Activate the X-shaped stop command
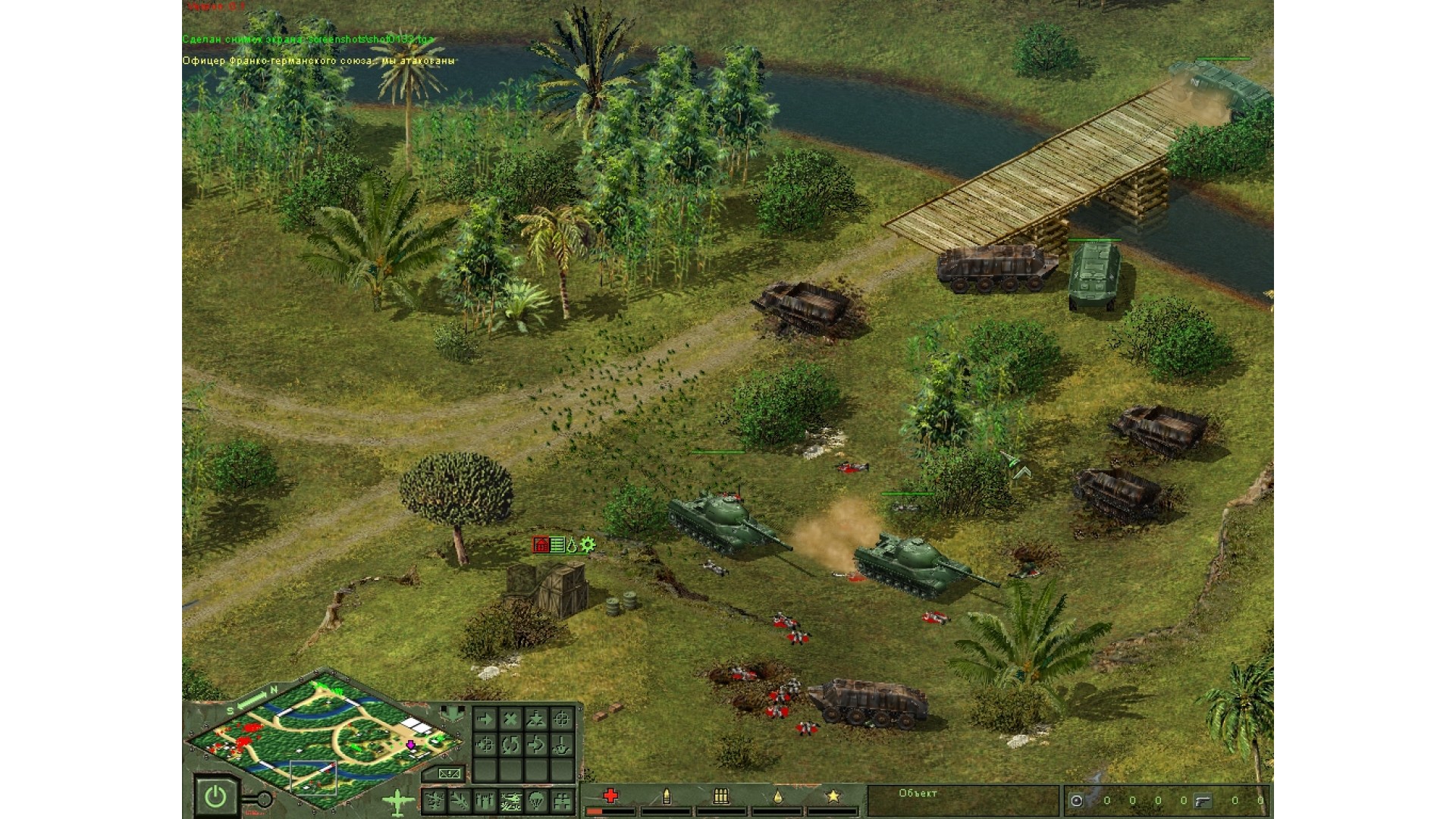 coord(510,719)
